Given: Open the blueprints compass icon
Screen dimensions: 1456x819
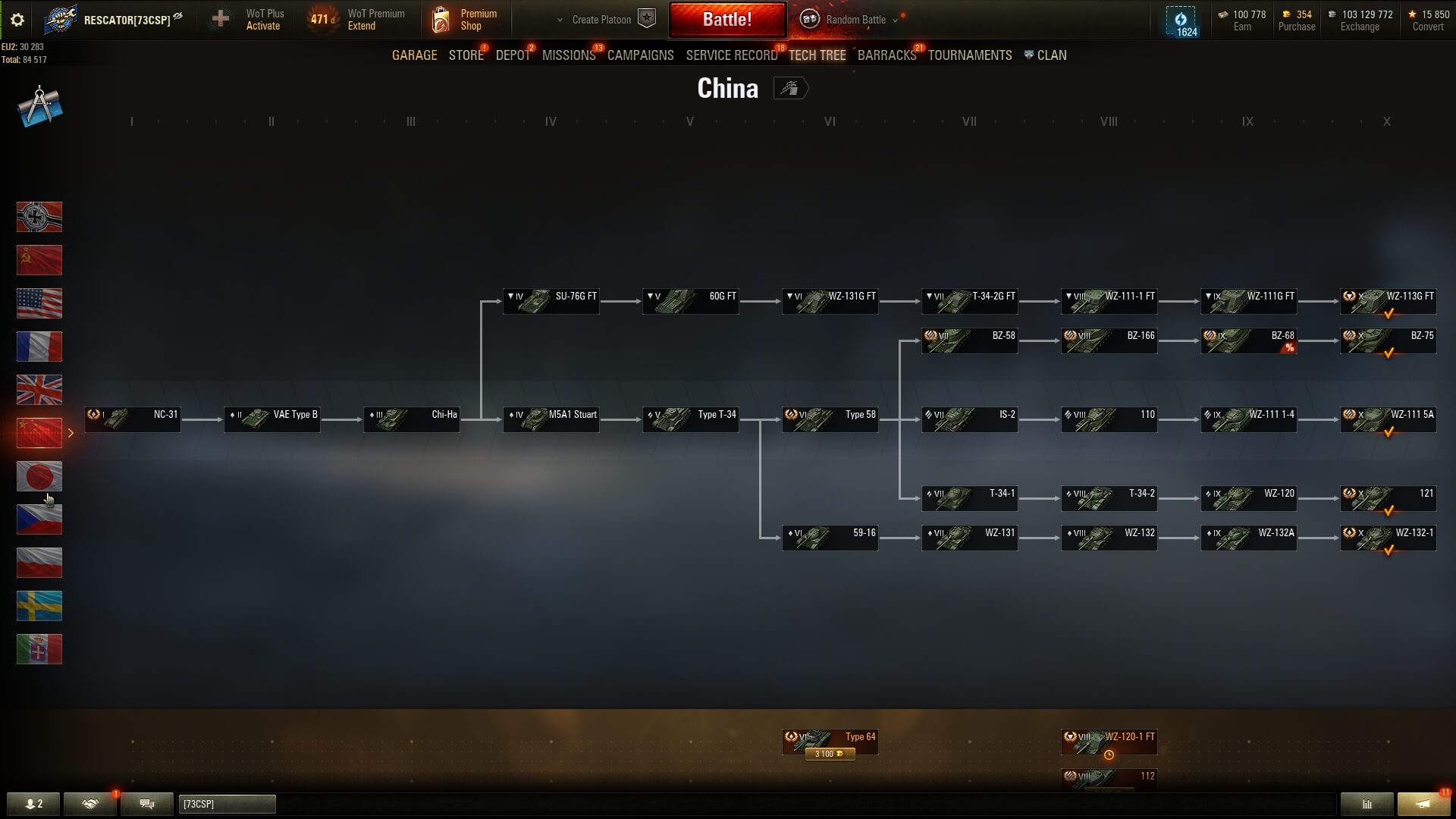Looking at the screenshot, I should pyautogui.click(x=39, y=106).
